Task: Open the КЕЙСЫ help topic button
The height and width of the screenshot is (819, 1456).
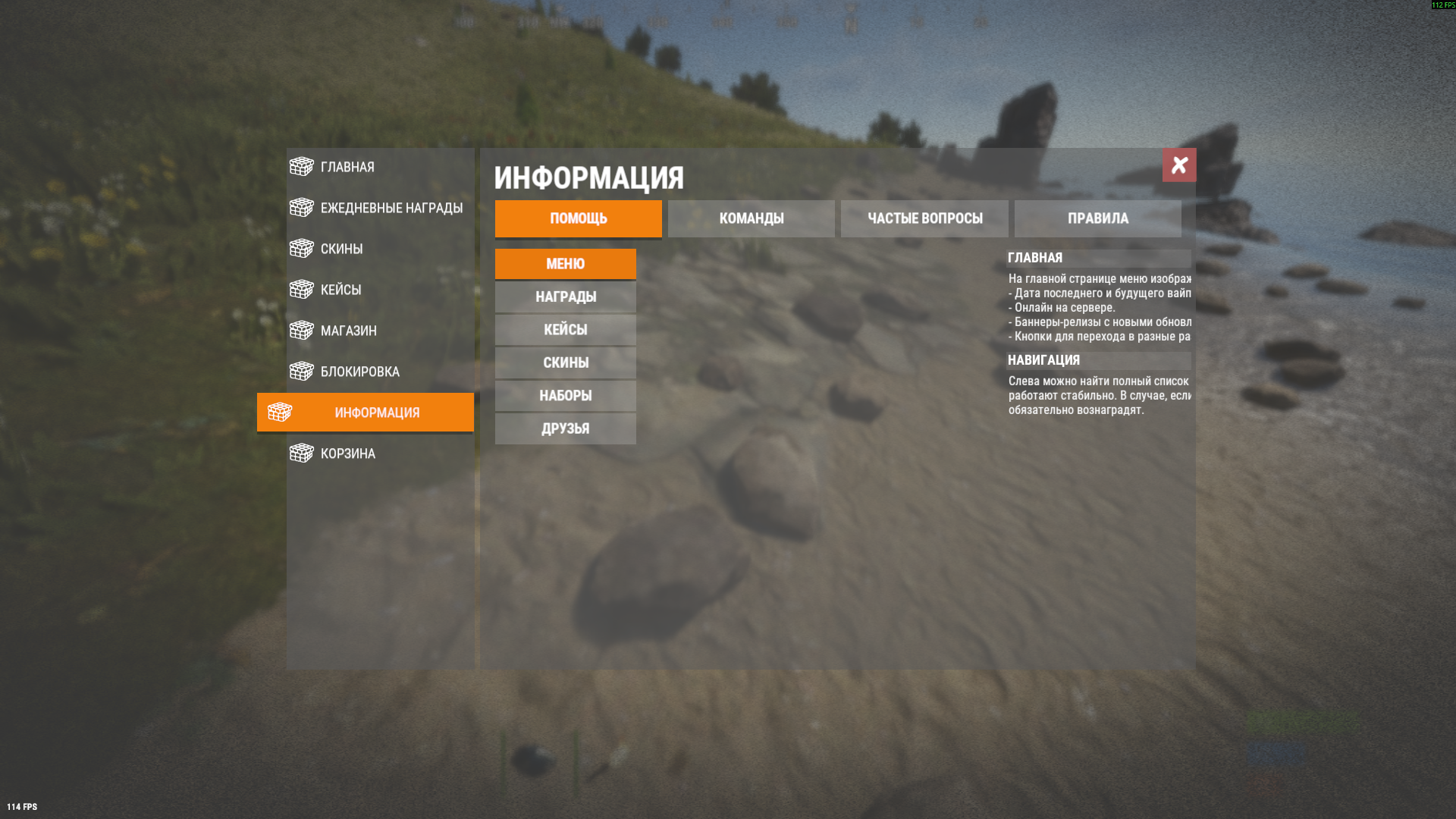Action: pyautogui.click(x=565, y=330)
